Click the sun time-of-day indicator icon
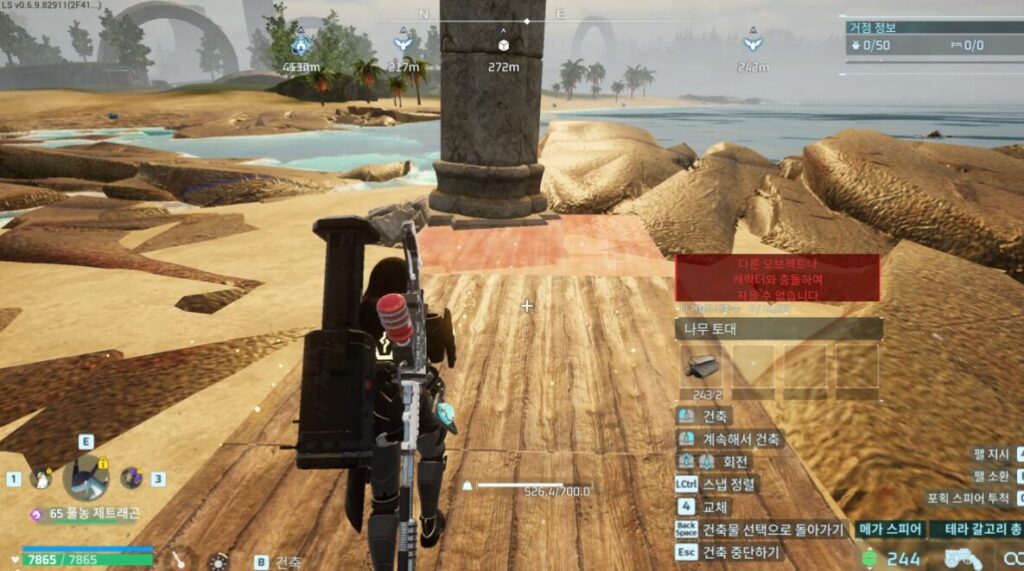This screenshot has width=1024, height=571. (x=217, y=561)
